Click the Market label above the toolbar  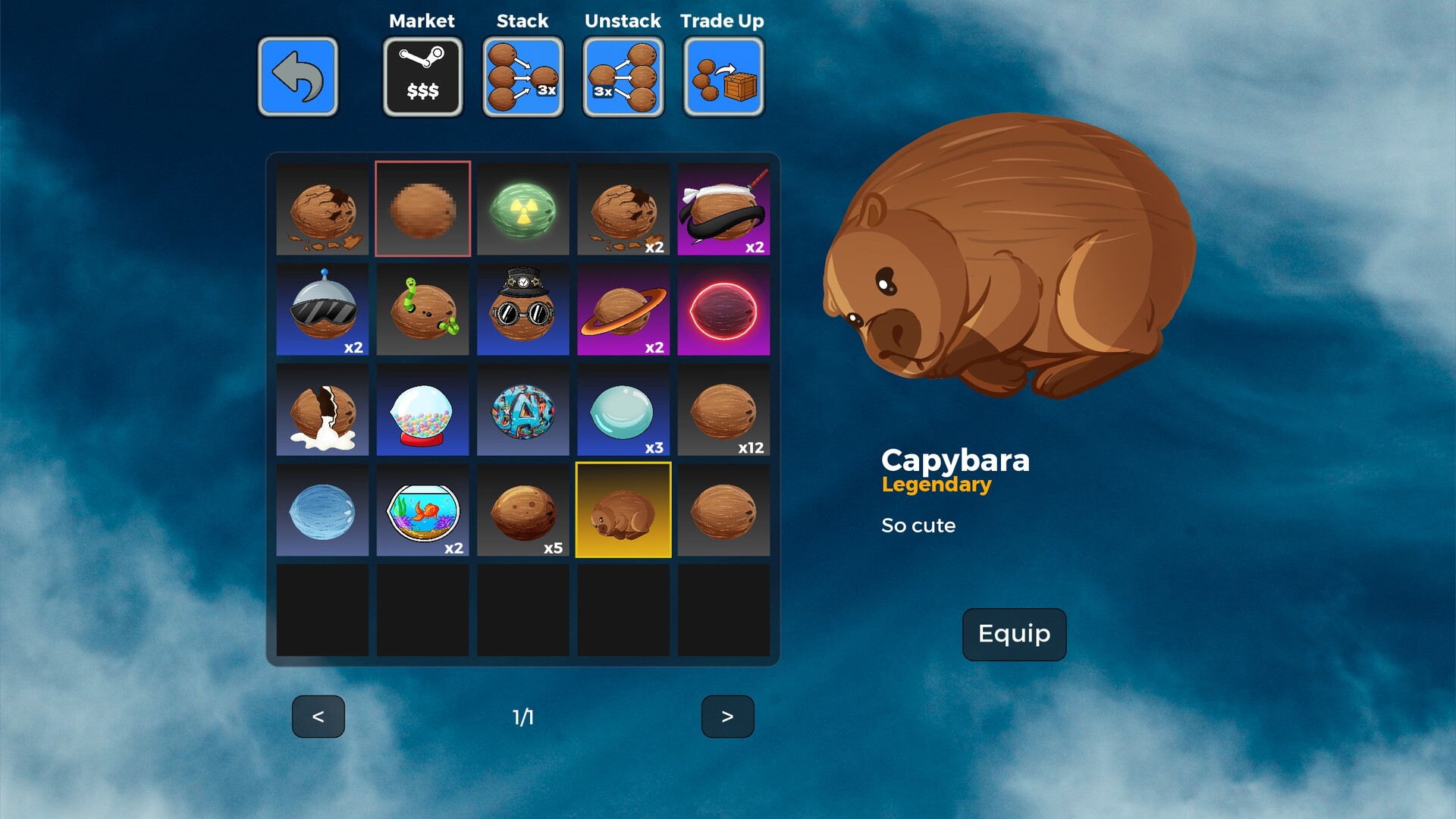422,20
